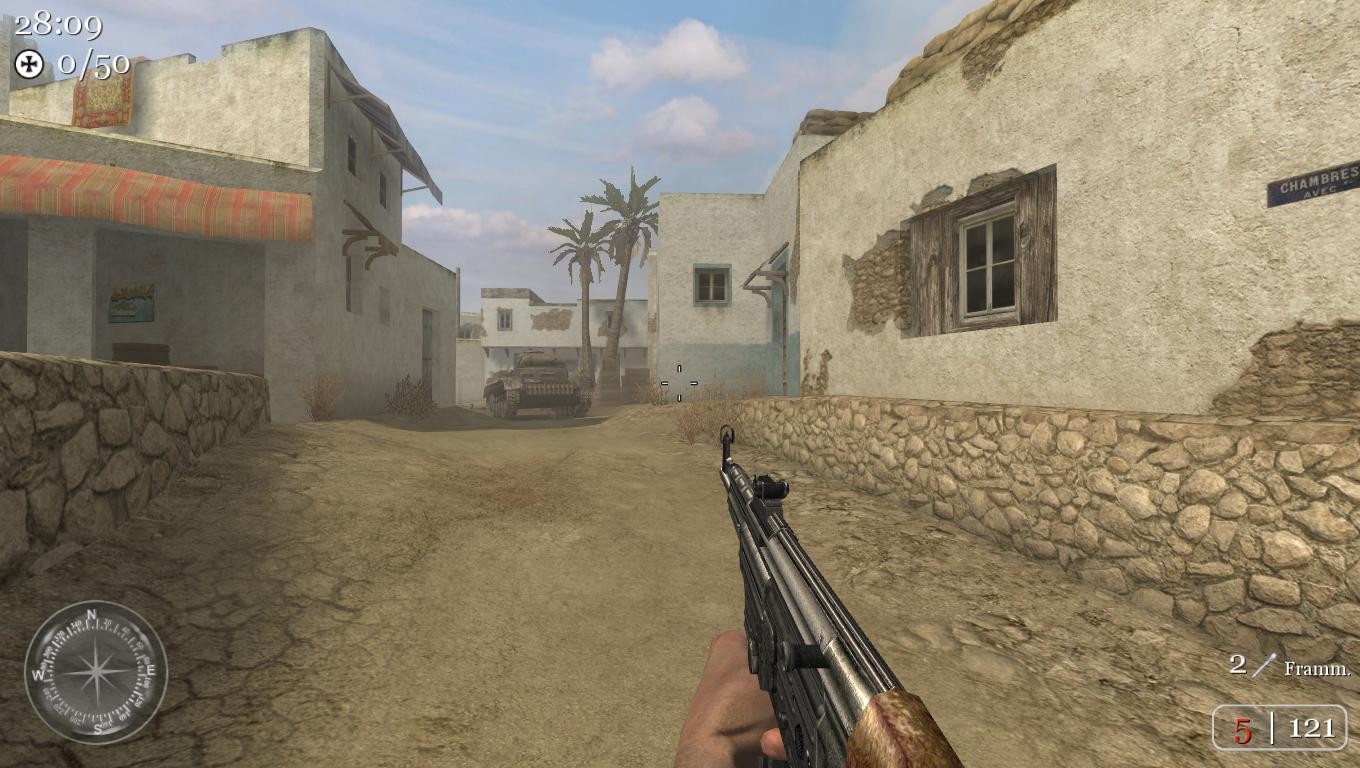Click the hanging red carpet on the rooftop
Viewport: 1360px width, 768px height.
(102, 100)
